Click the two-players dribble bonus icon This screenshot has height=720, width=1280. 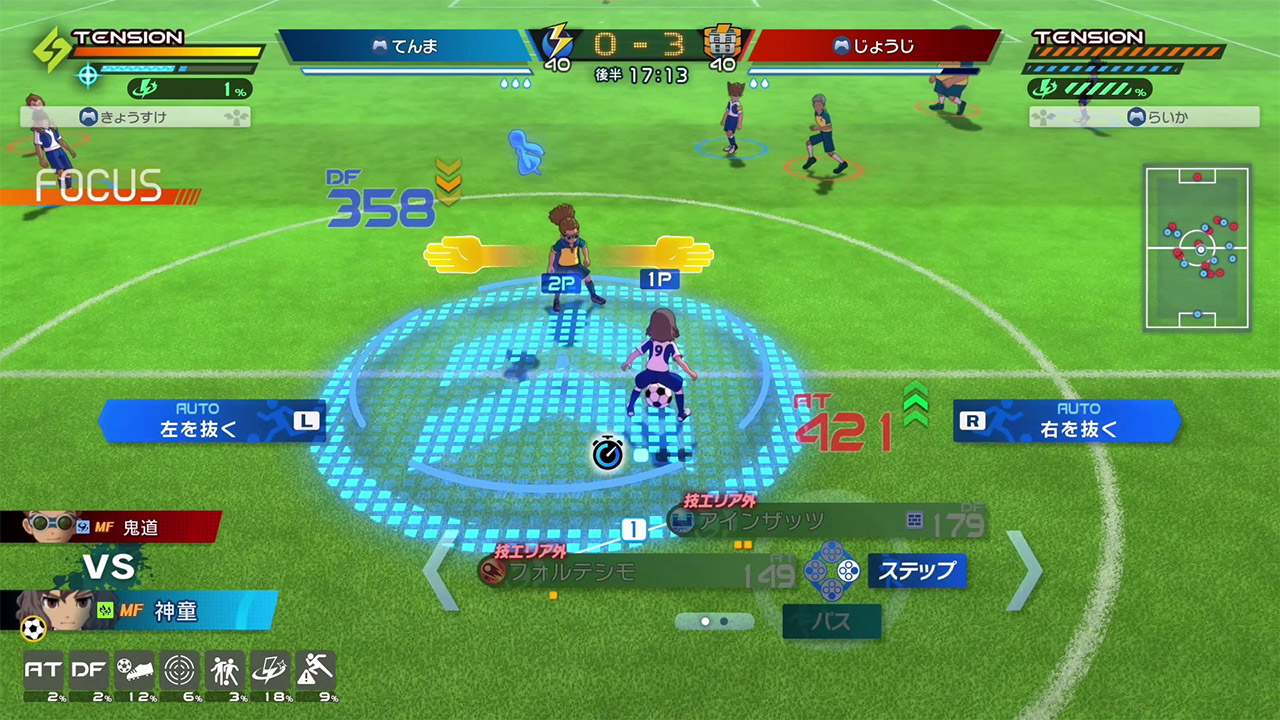point(224,672)
